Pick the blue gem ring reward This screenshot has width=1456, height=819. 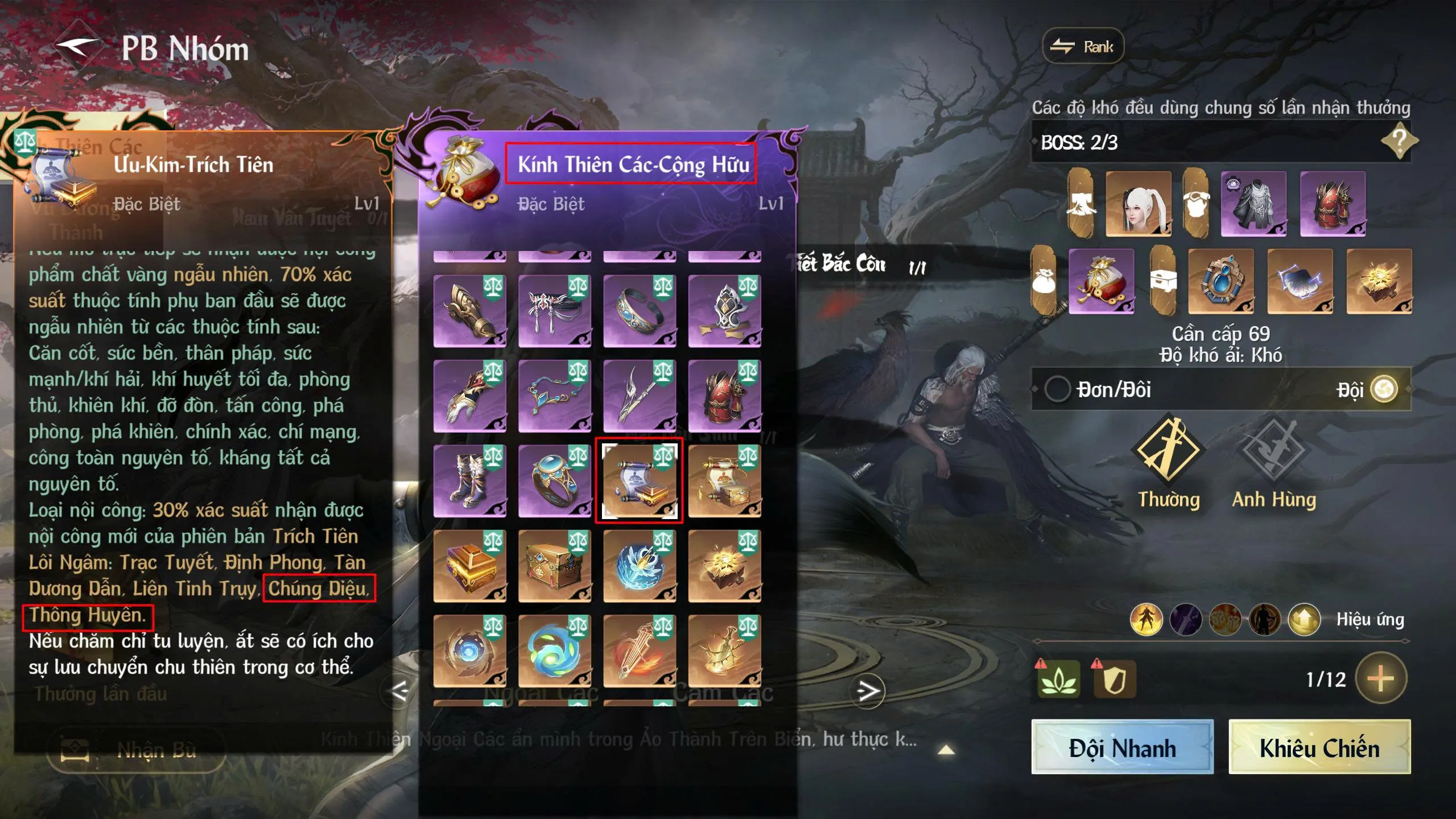click(554, 481)
